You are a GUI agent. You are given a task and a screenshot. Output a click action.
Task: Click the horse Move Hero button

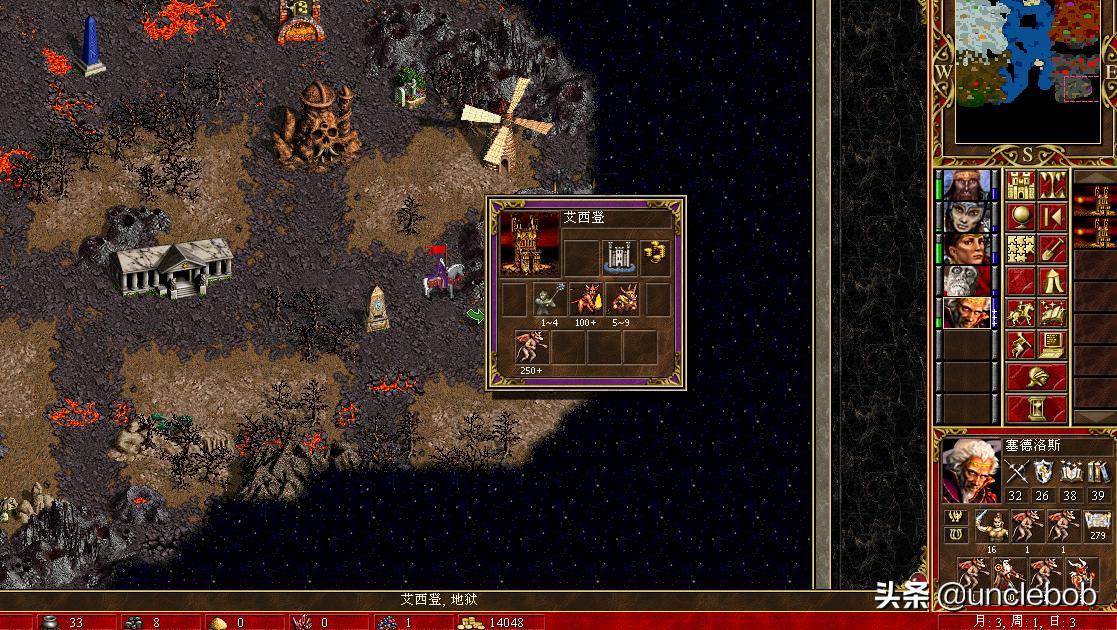click(1021, 313)
